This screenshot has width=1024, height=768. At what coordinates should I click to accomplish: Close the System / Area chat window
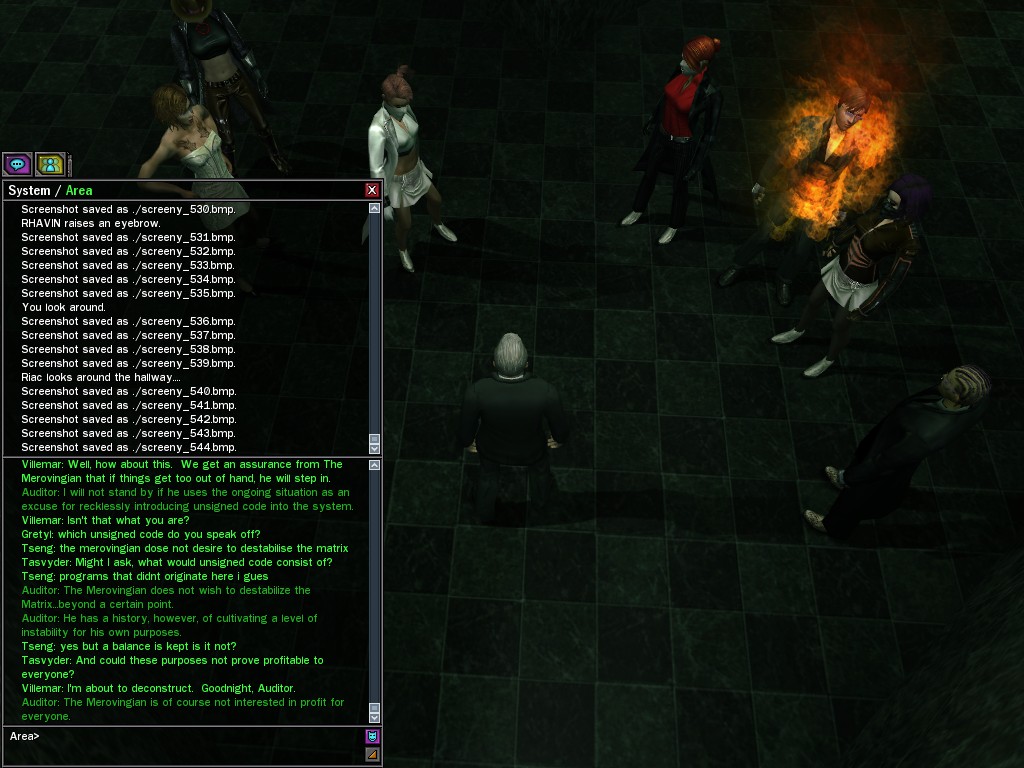[x=372, y=190]
